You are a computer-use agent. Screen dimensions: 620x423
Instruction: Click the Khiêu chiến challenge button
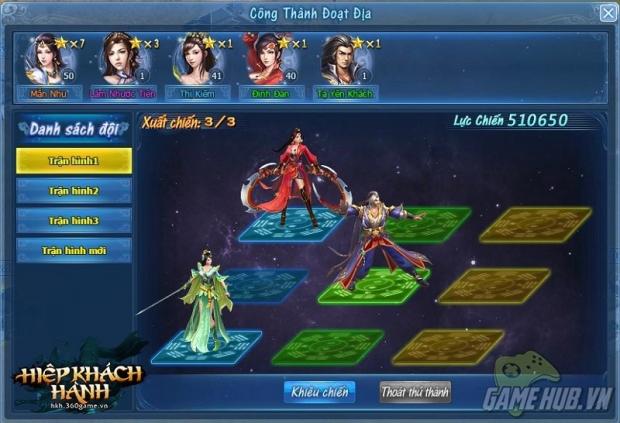[x=319, y=391]
